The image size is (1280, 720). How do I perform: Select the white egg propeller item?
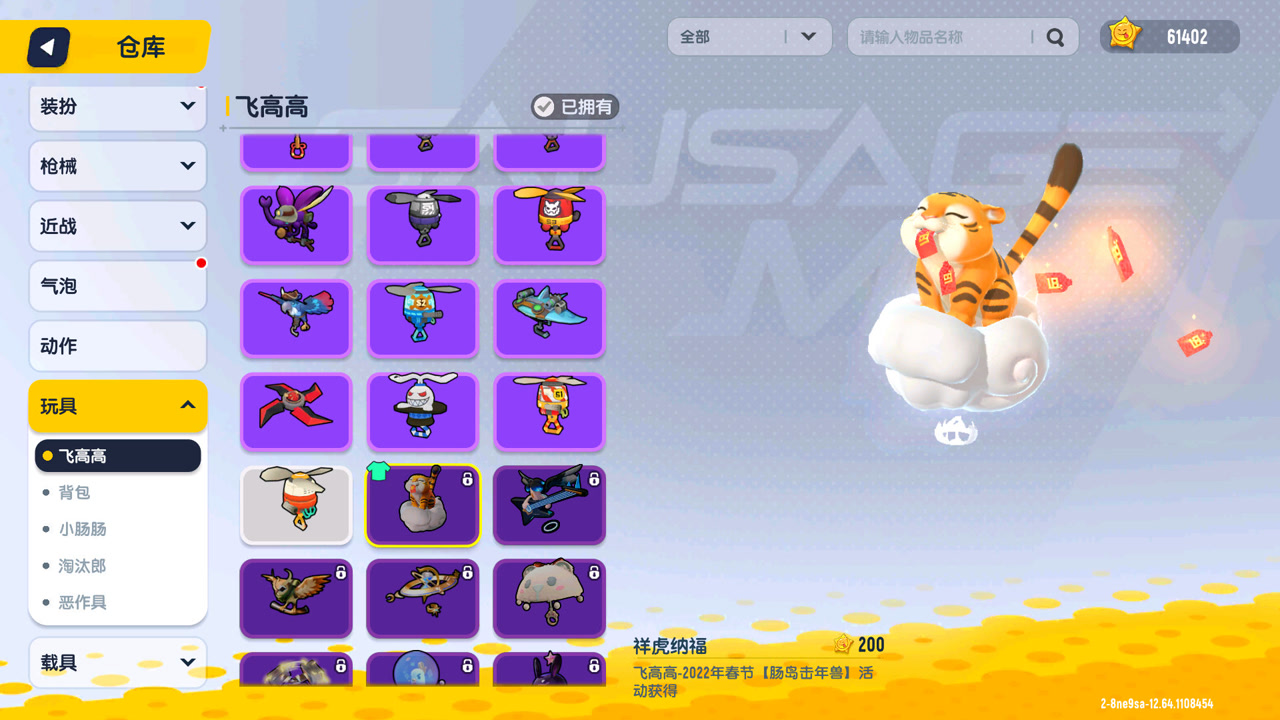click(x=296, y=505)
